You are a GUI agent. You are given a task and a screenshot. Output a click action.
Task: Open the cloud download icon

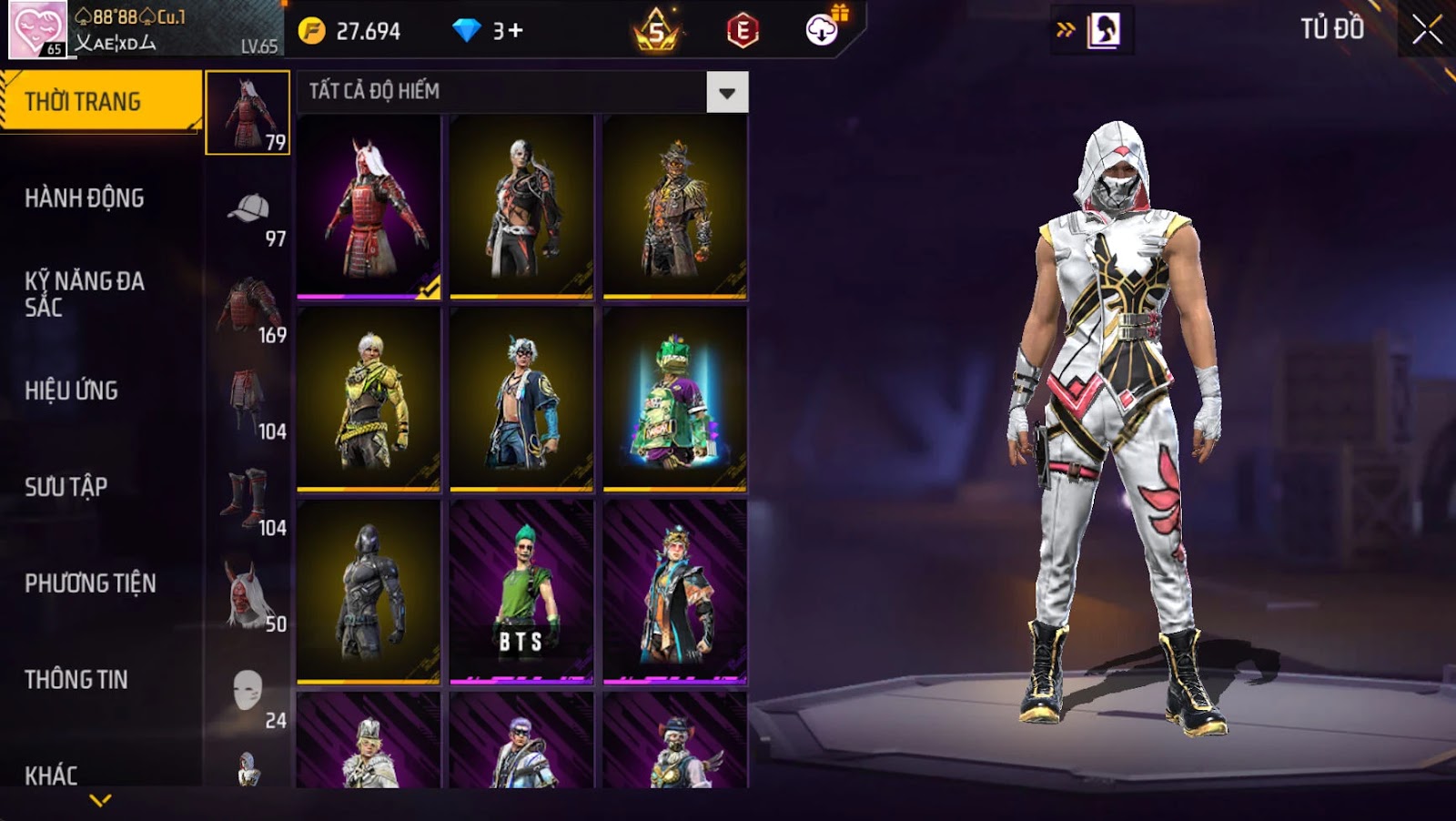[x=822, y=30]
